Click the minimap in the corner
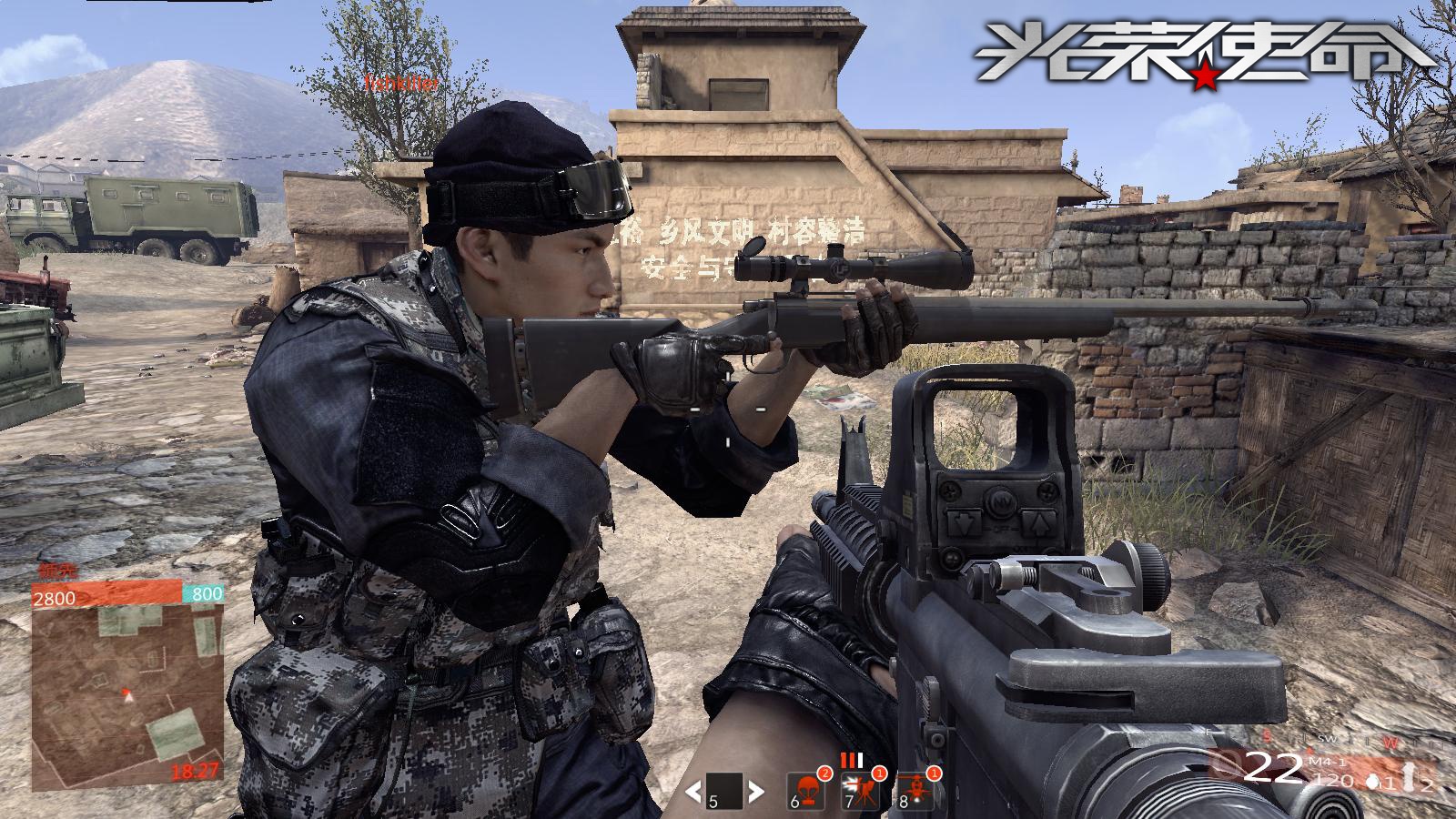1456x819 pixels. pyautogui.click(x=127, y=693)
